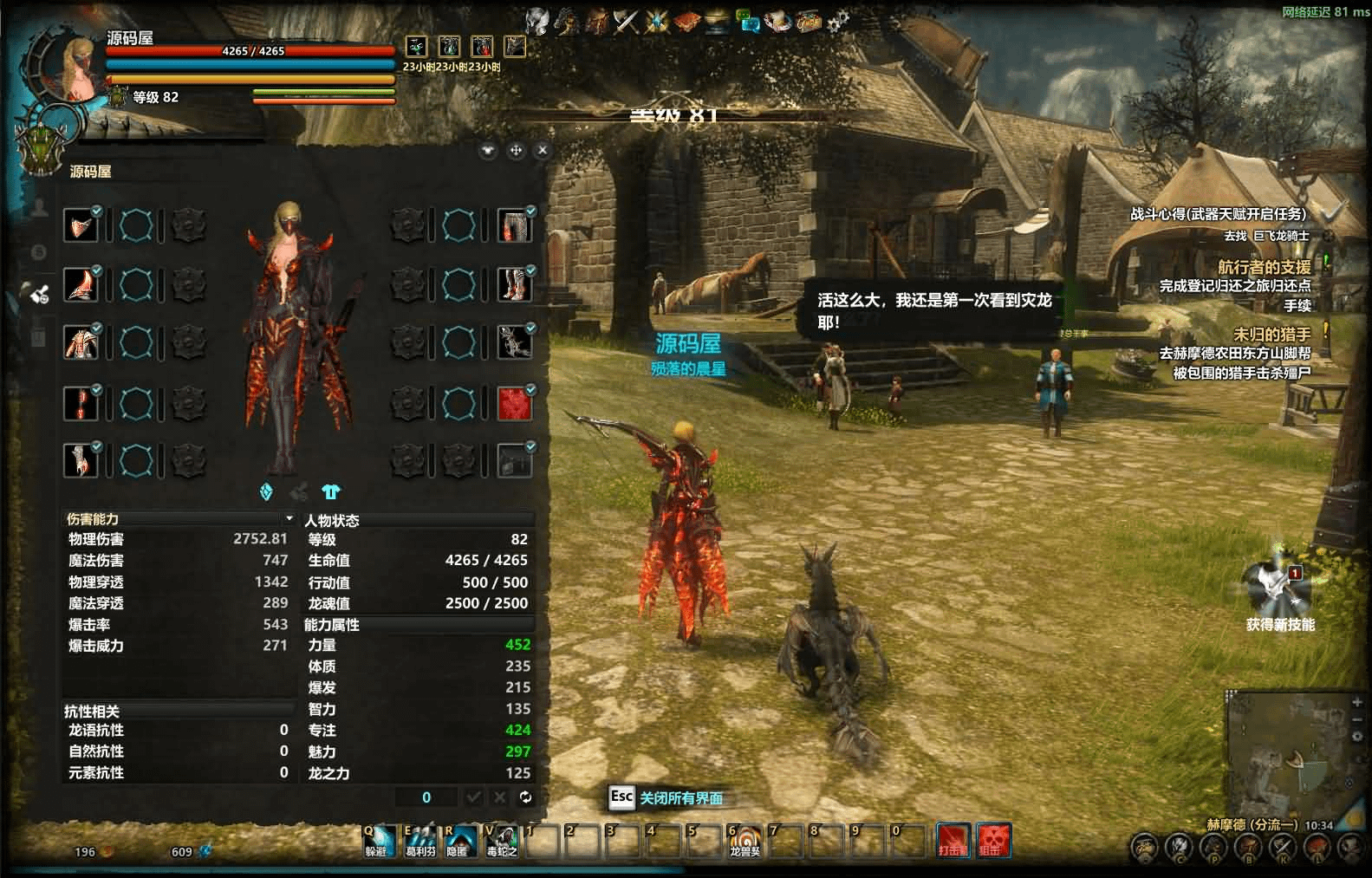
Task: Activate the 龙兽契 skill in slot 6
Action: (745, 839)
